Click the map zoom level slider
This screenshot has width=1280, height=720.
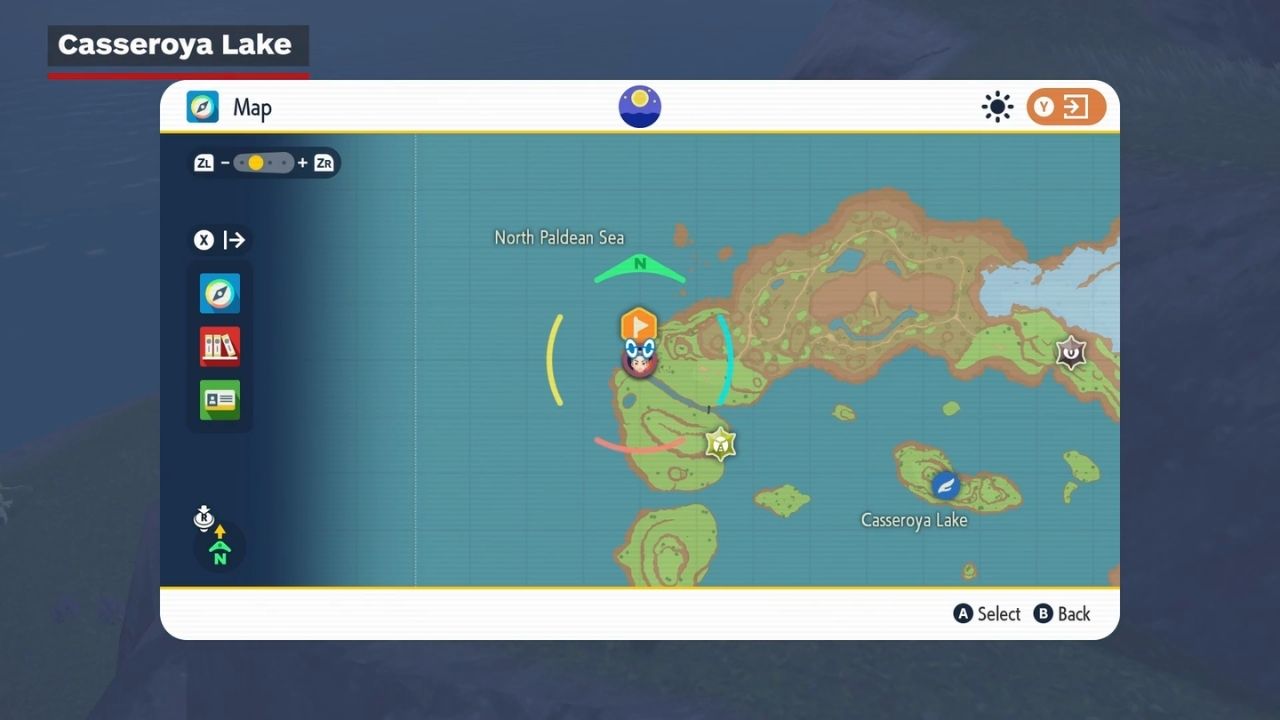(264, 163)
